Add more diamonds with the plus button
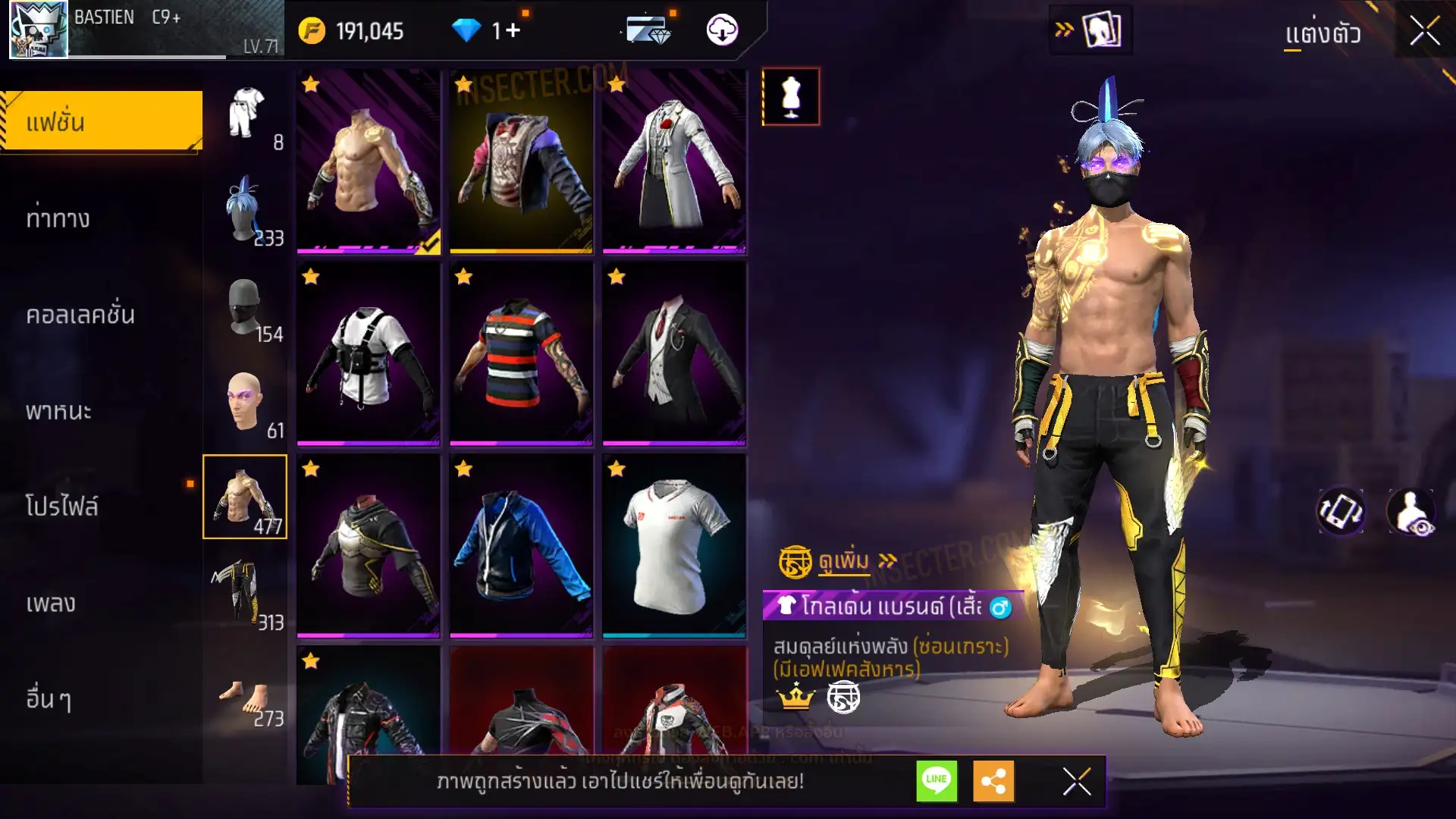Image resolution: width=1456 pixels, height=819 pixels. click(x=513, y=30)
